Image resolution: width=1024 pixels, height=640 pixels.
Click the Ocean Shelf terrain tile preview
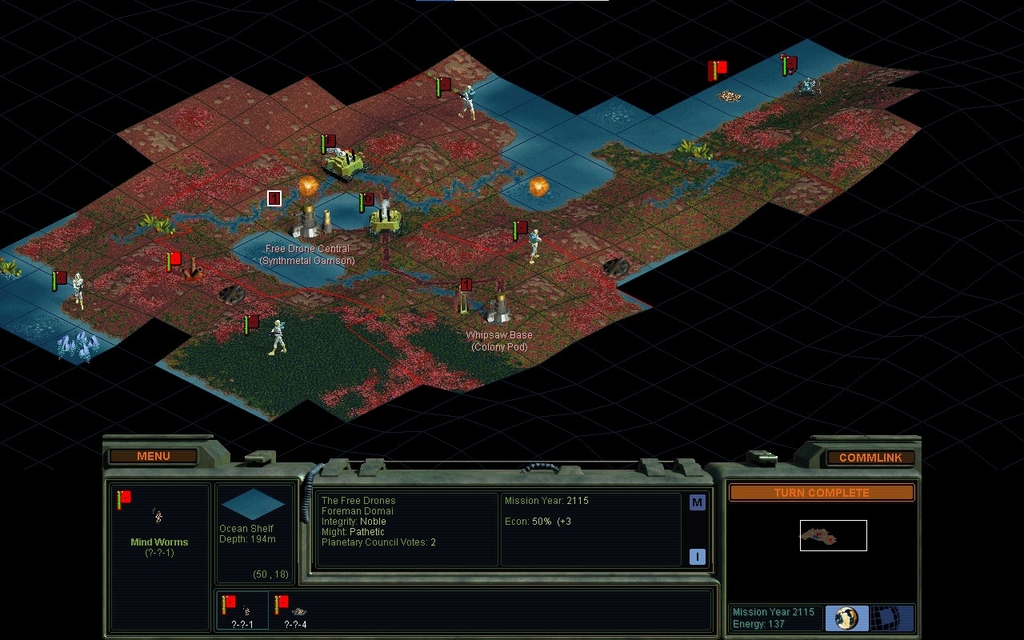click(x=253, y=504)
